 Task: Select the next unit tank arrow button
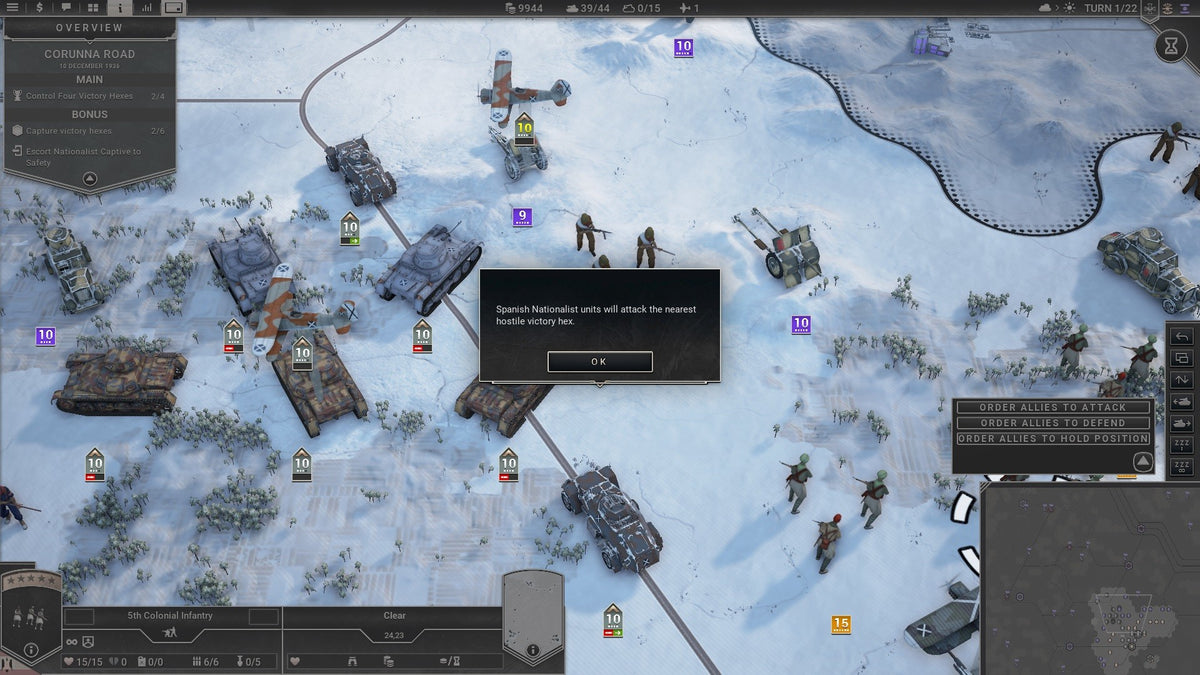tap(1181, 423)
